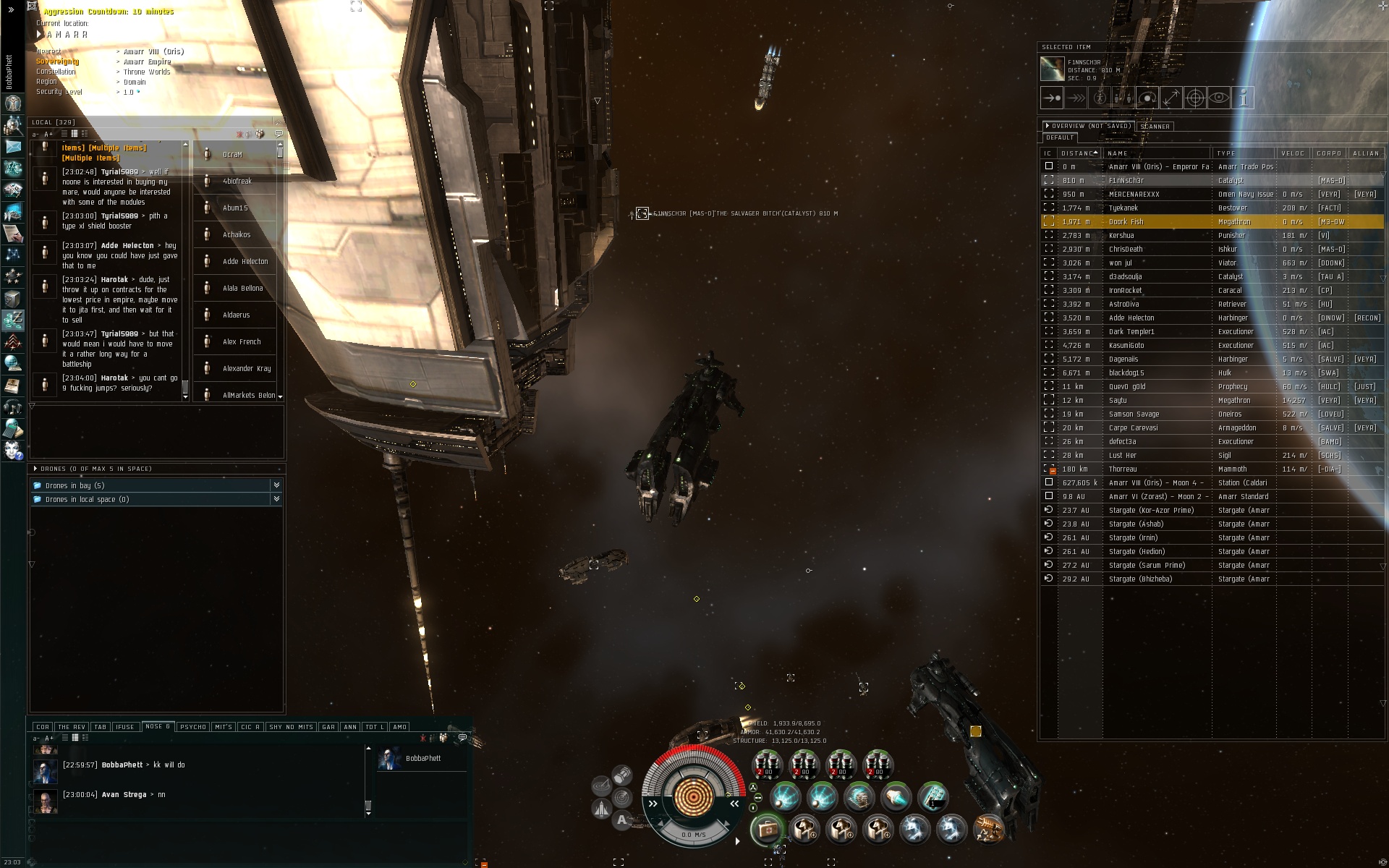Click the Approach button in Selected Item

pyautogui.click(x=1052, y=98)
